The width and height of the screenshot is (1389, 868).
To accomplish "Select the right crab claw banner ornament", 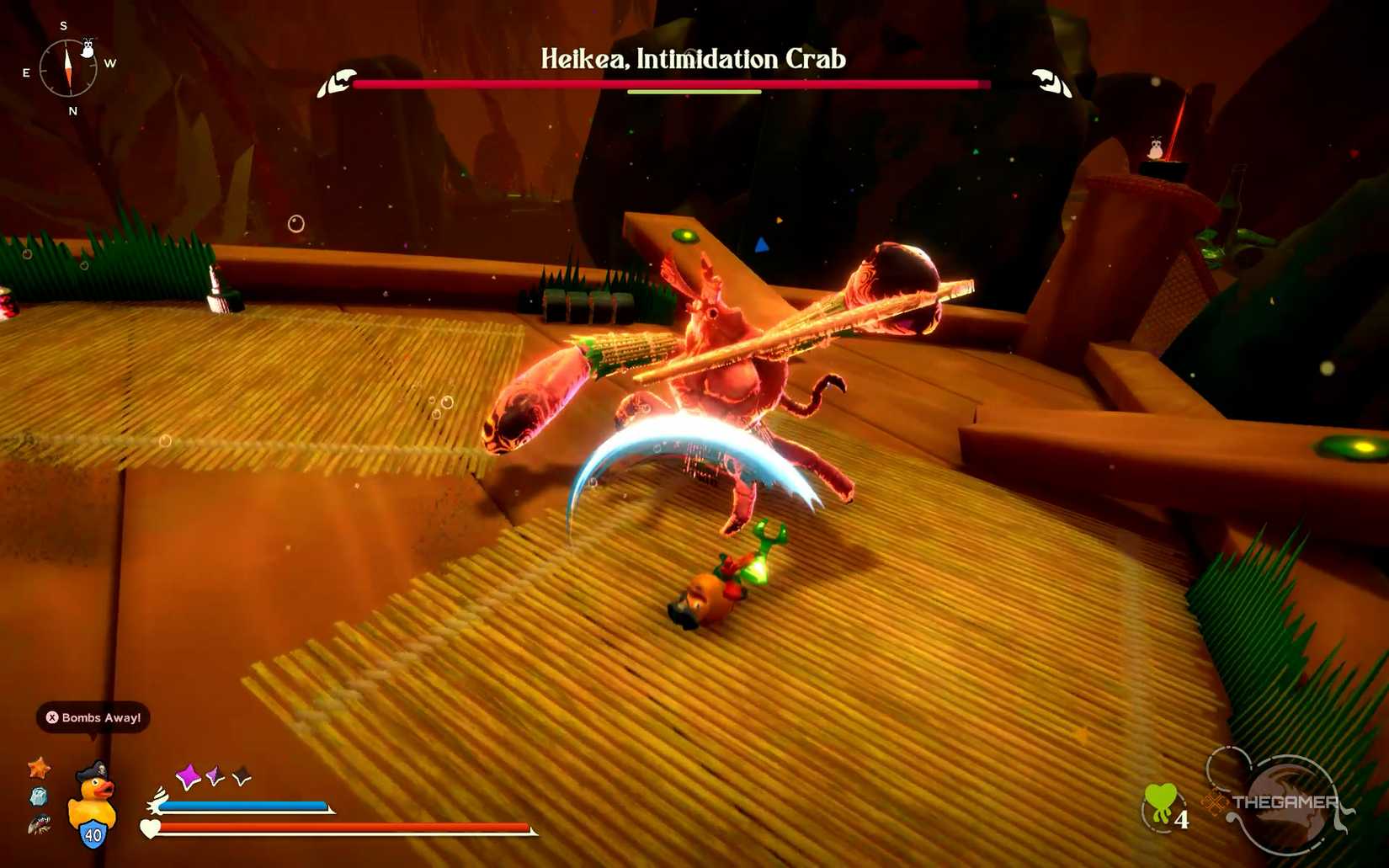I will pos(1048,83).
